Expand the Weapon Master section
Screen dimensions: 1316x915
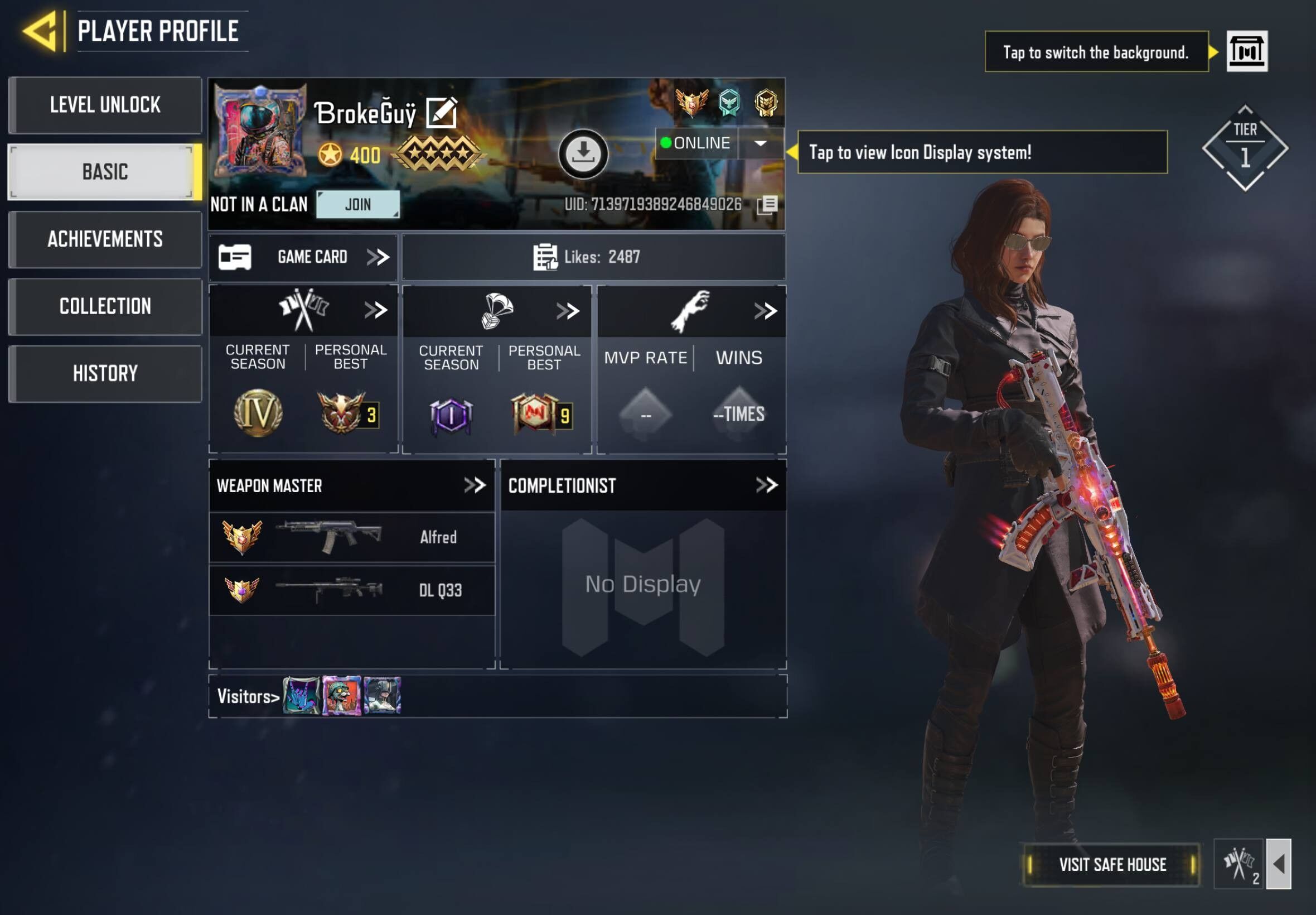(x=475, y=485)
